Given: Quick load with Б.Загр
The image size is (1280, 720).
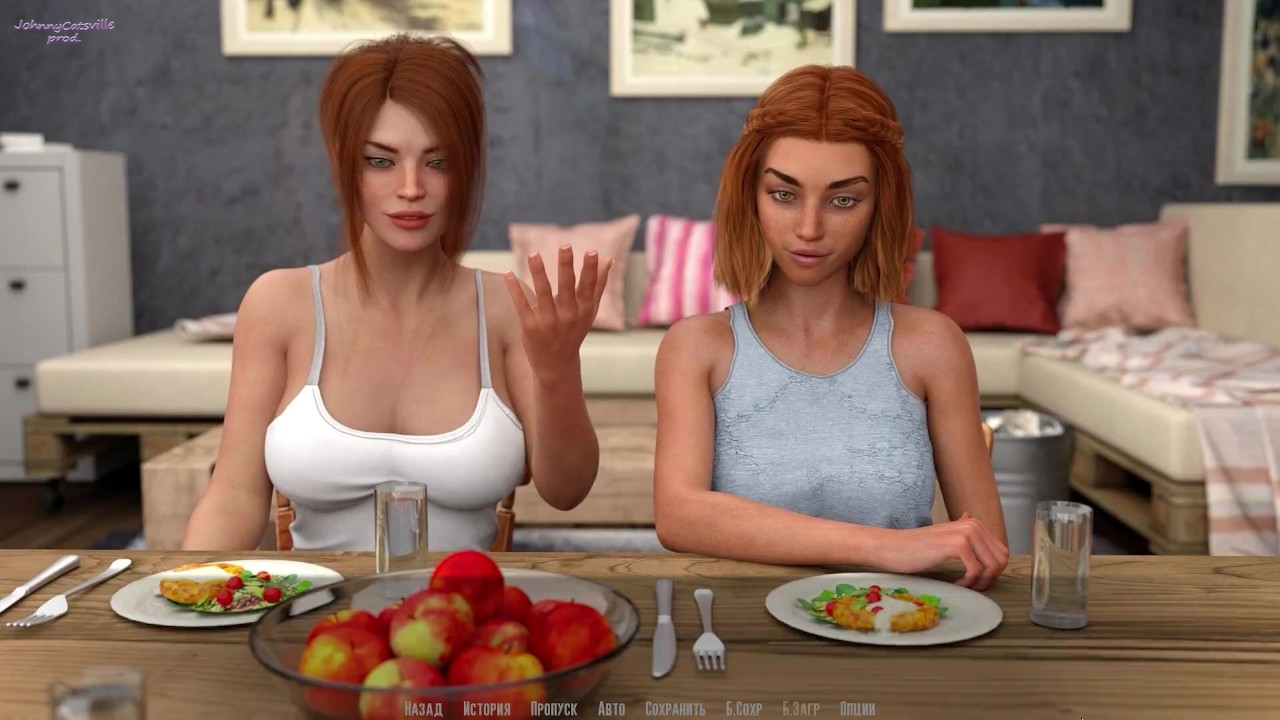Looking at the screenshot, I should (800, 709).
